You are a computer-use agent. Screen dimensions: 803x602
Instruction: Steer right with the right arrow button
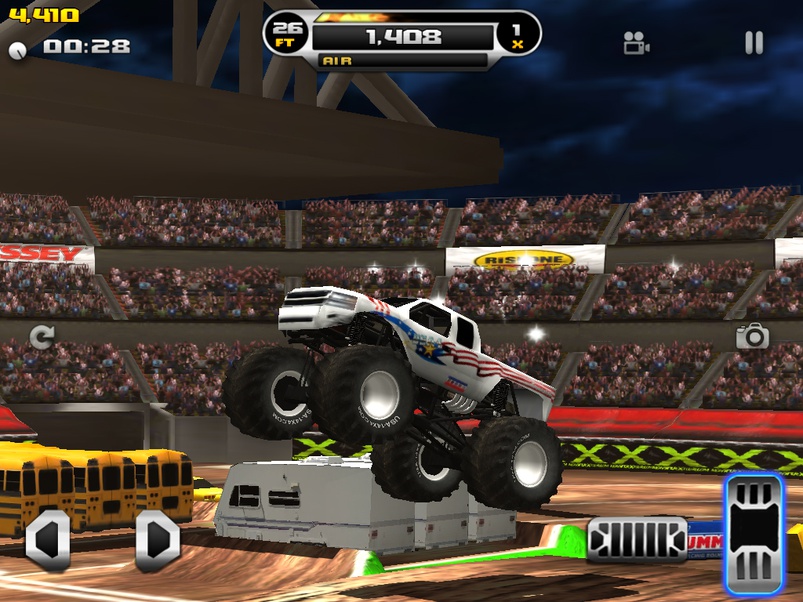[x=157, y=541]
